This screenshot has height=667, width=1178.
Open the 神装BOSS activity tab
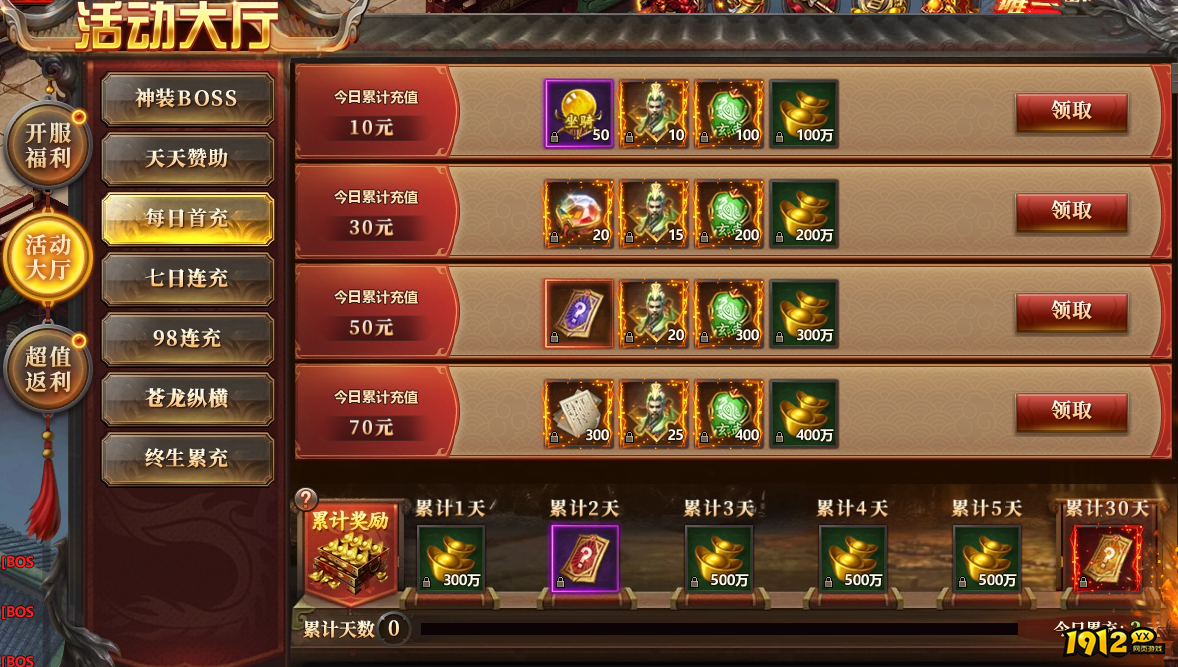[187, 99]
